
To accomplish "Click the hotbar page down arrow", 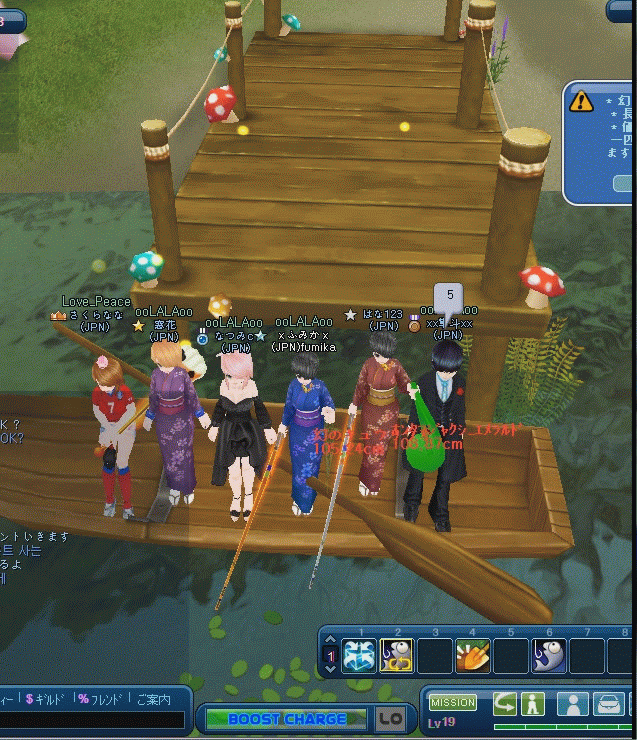I will pos(331,669).
